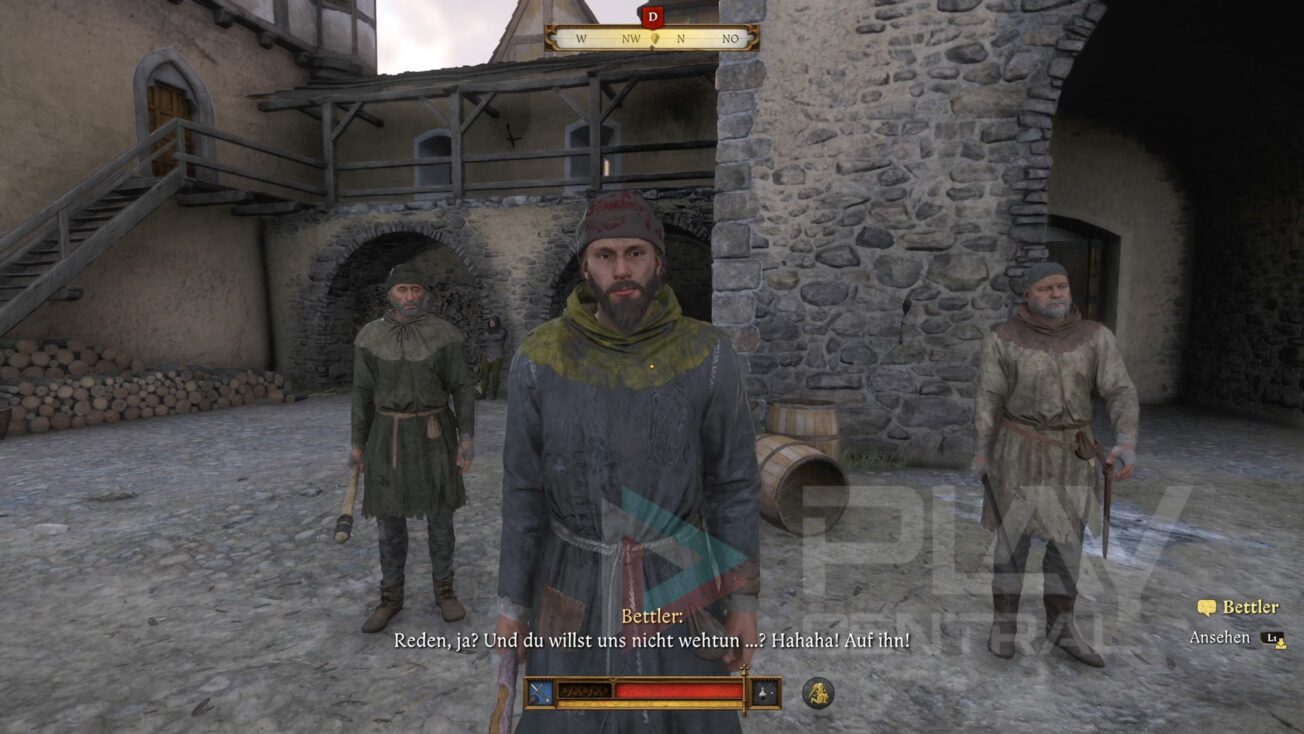Click the yellow crouching stance indicator
1304x734 pixels.
pyautogui.click(x=820, y=694)
